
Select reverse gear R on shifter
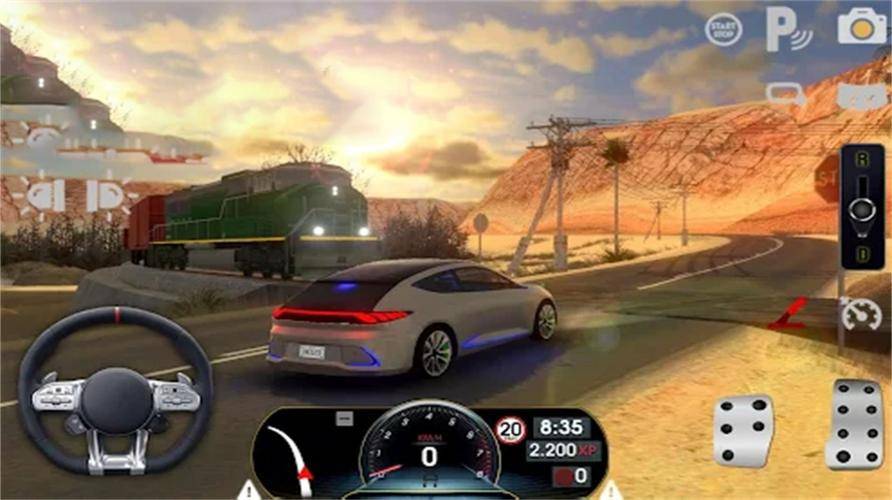point(861,158)
